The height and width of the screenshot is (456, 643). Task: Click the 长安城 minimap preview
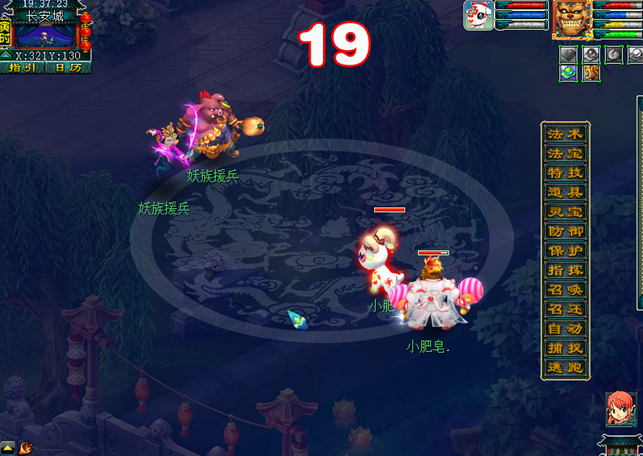point(49,35)
